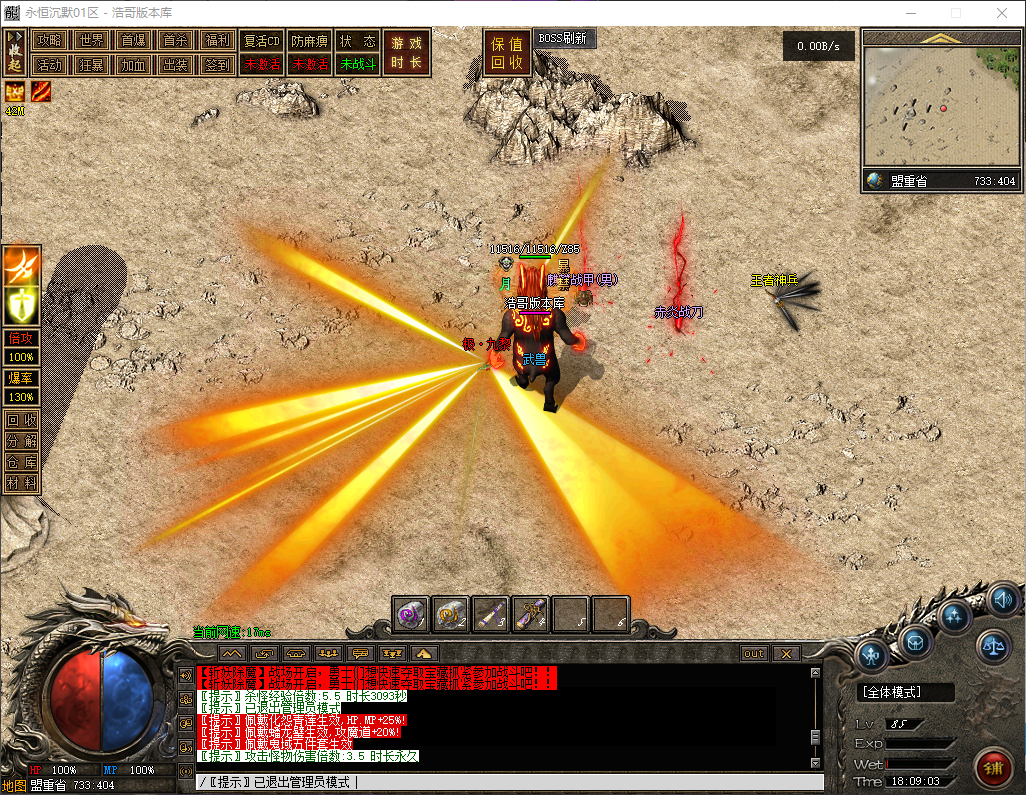The height and width of the screenshot is (795, 1026).
Task: Use the purple scroll in hotbar slot 1
Action: click(x=411, y=613)
